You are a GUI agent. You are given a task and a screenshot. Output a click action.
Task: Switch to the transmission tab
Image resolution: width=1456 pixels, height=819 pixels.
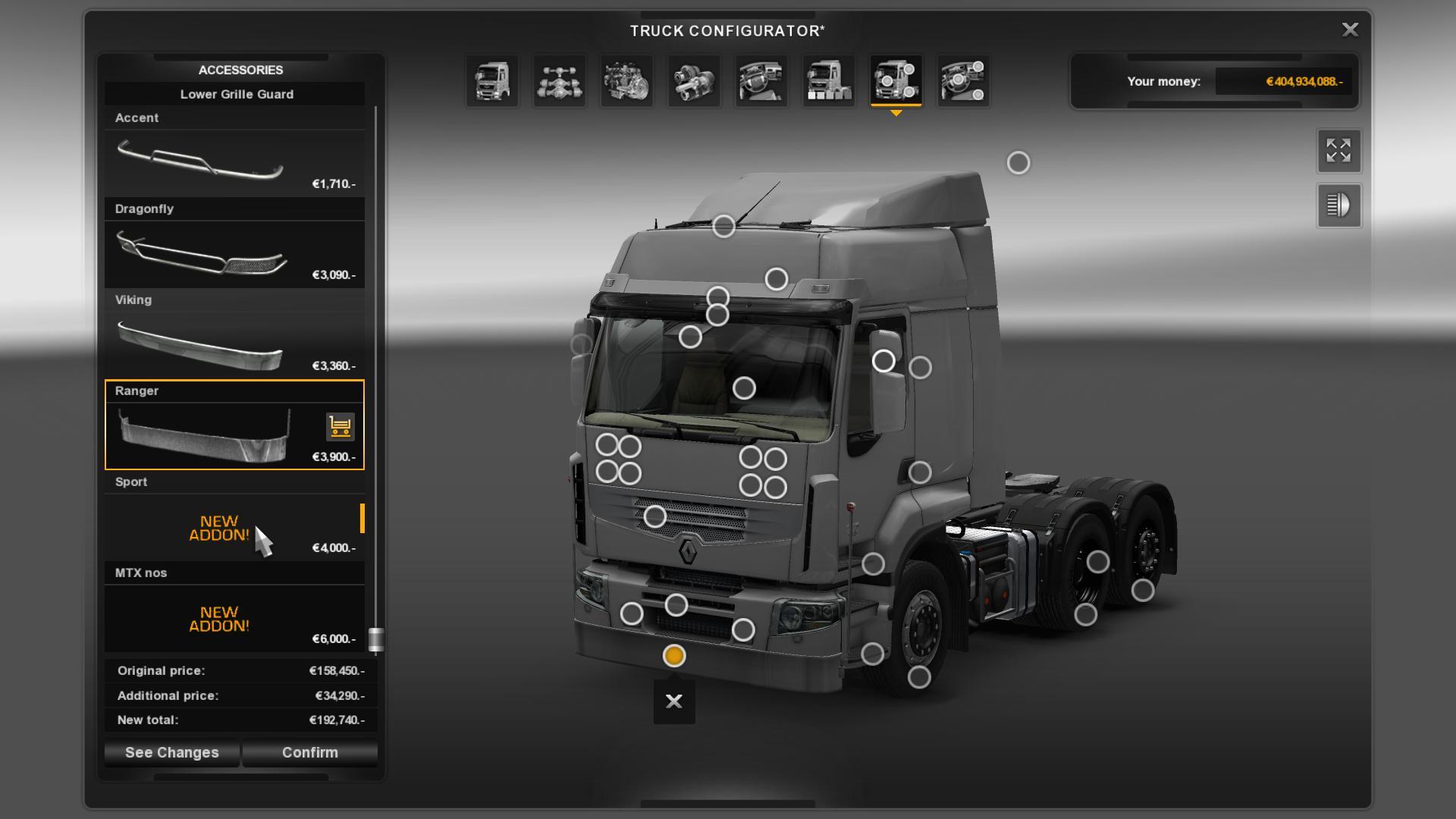coord(694,81)
